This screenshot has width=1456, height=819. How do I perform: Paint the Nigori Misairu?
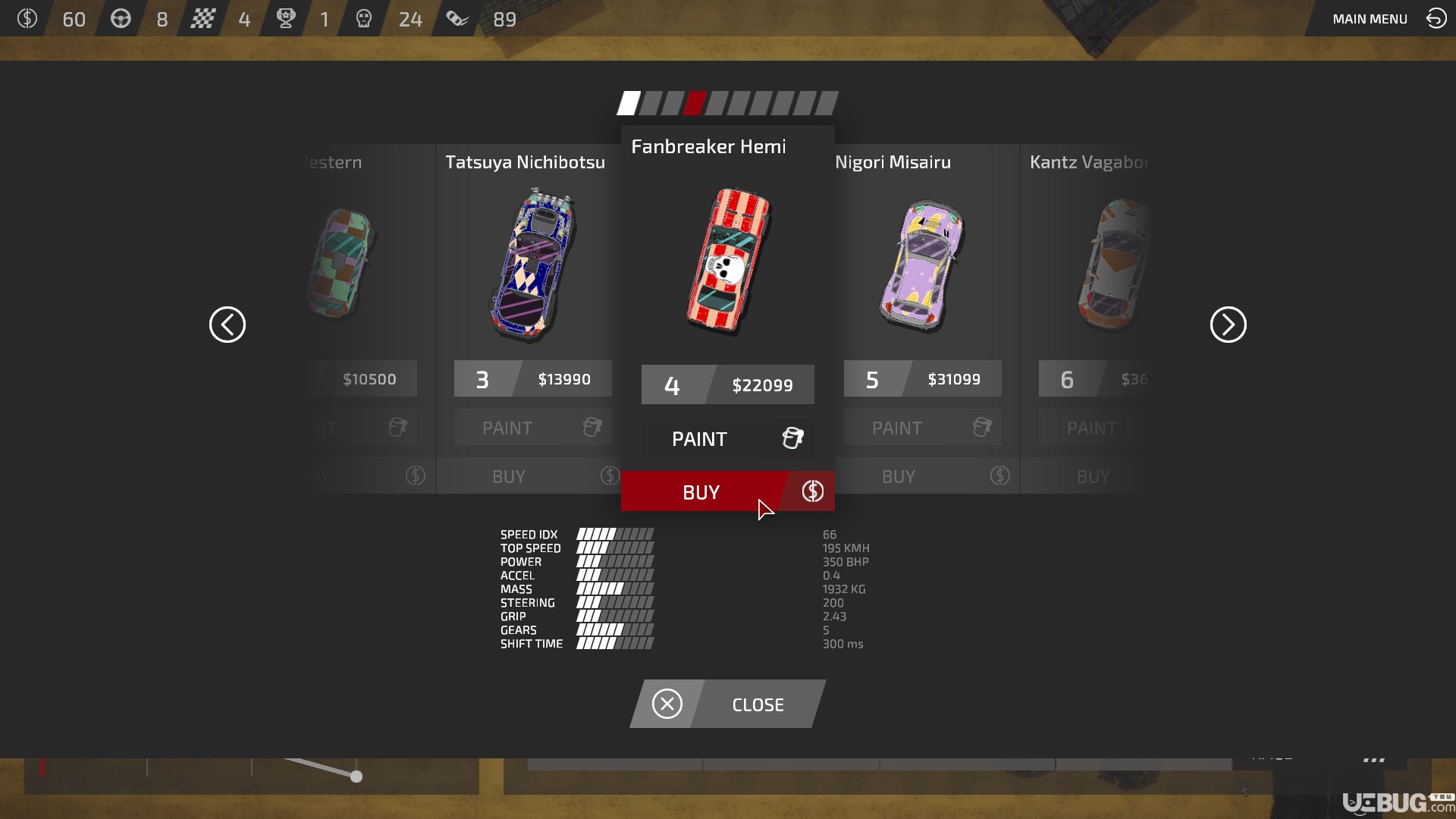coord(922,428)
